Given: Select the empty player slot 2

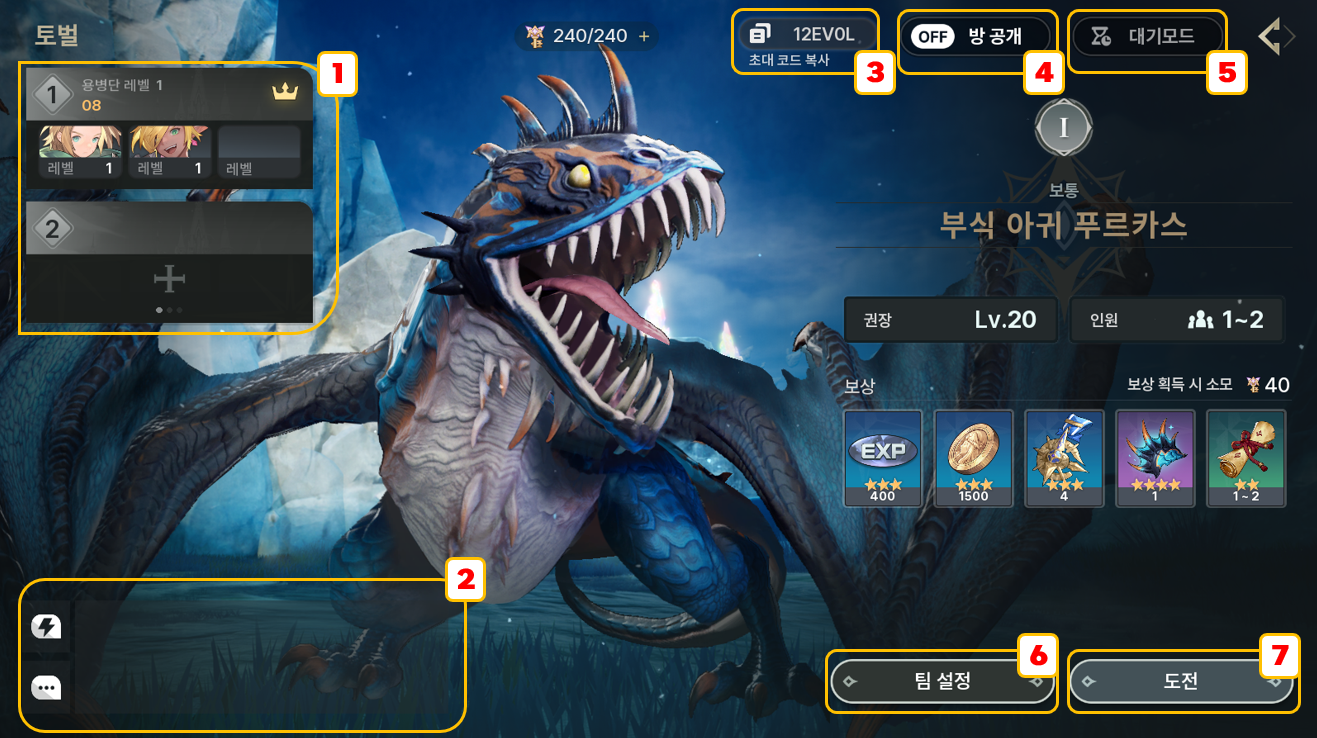Looking at the screenshot, I should [169, 262].
